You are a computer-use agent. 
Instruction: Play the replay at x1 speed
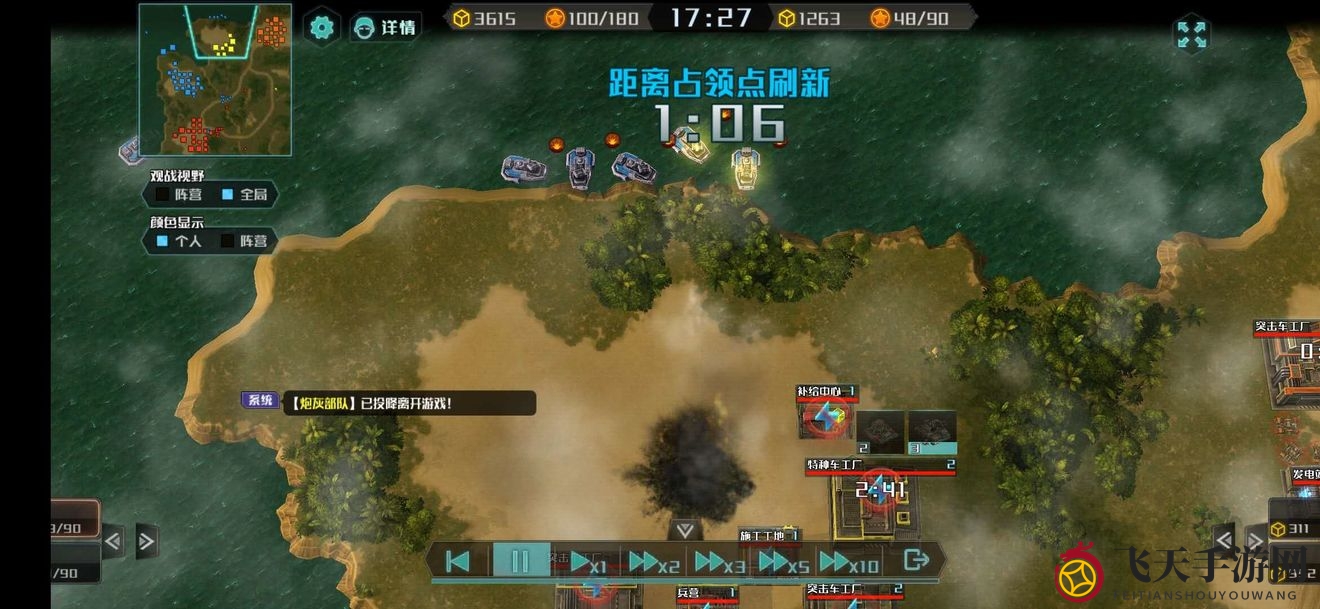click(x=587, y=562)
